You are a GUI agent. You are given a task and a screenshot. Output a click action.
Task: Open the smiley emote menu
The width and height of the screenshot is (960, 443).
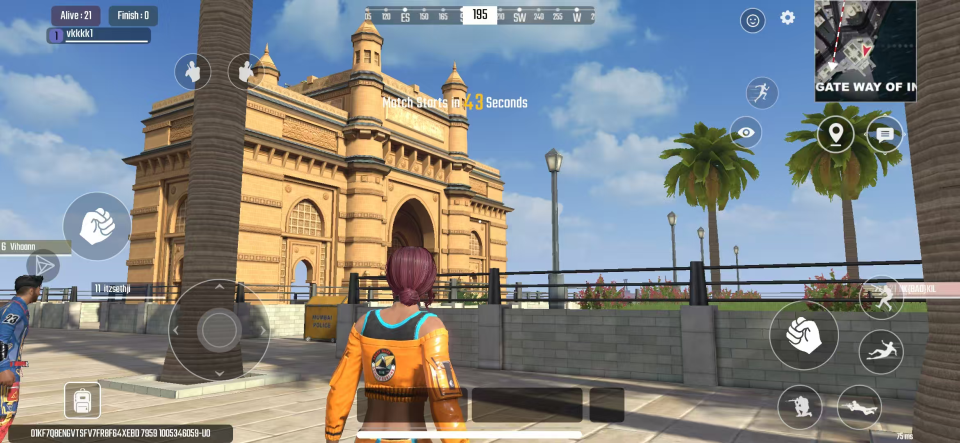pos(752,20)
